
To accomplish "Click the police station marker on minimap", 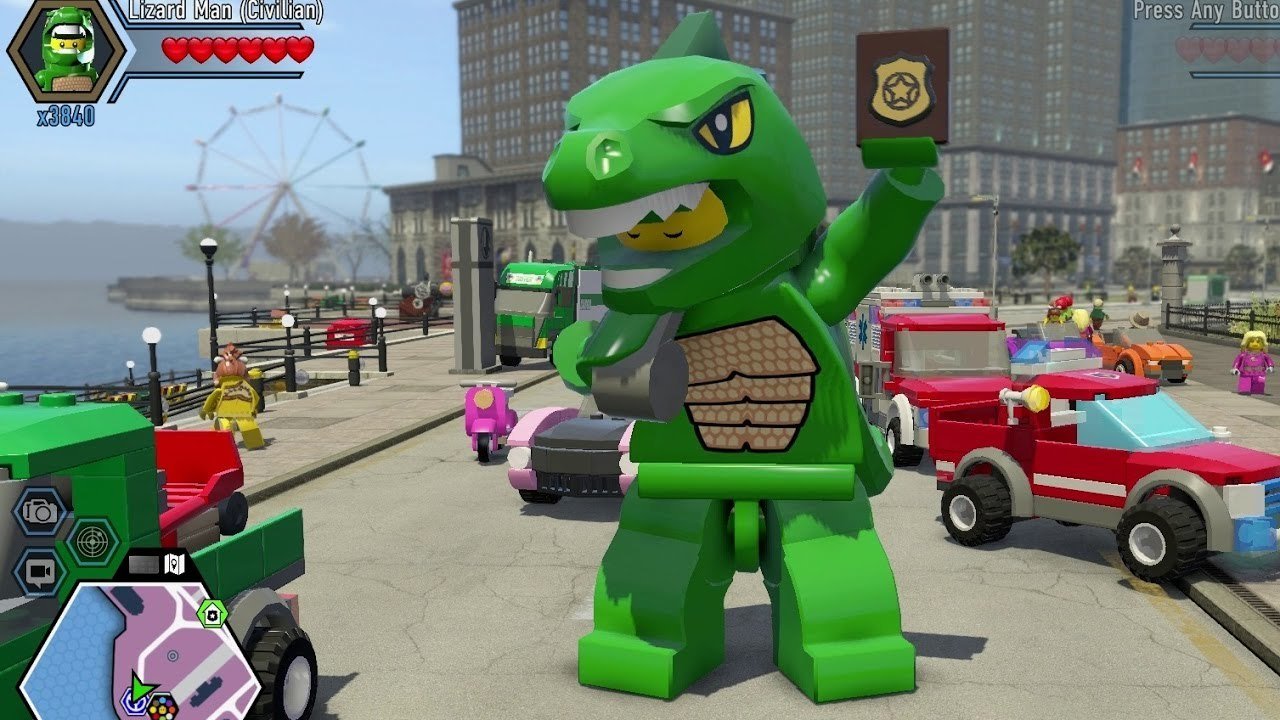I will (212, 613).
